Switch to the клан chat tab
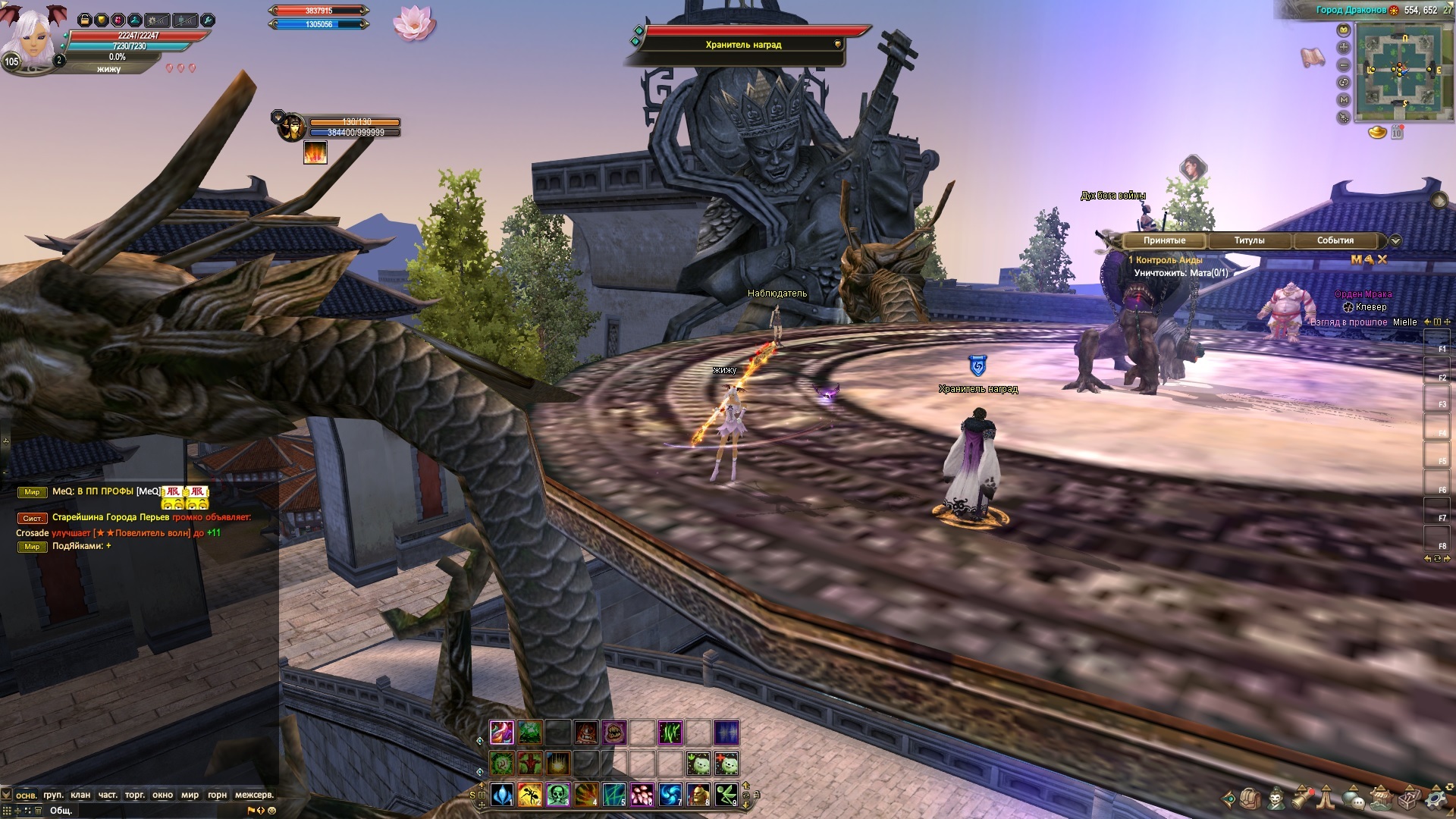The height and width of the screenshot is (819, 1456). 80,795
